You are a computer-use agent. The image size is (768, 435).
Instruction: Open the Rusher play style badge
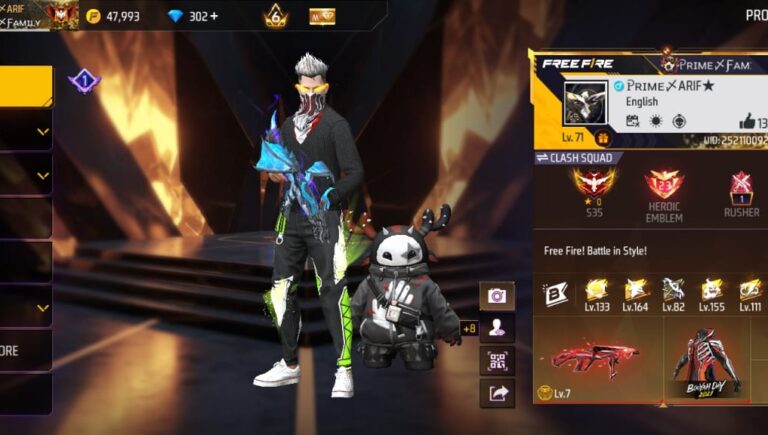tap(741, 191)
